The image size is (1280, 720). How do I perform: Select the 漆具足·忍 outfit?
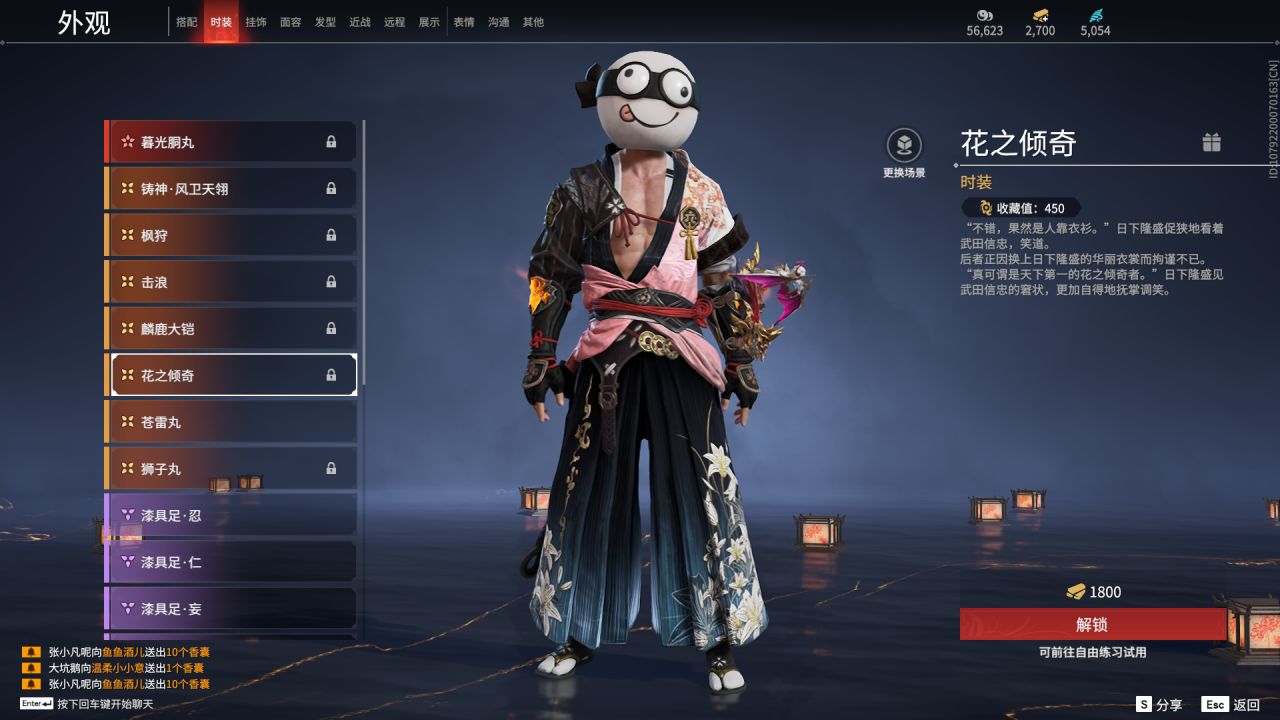click(231, 515)
